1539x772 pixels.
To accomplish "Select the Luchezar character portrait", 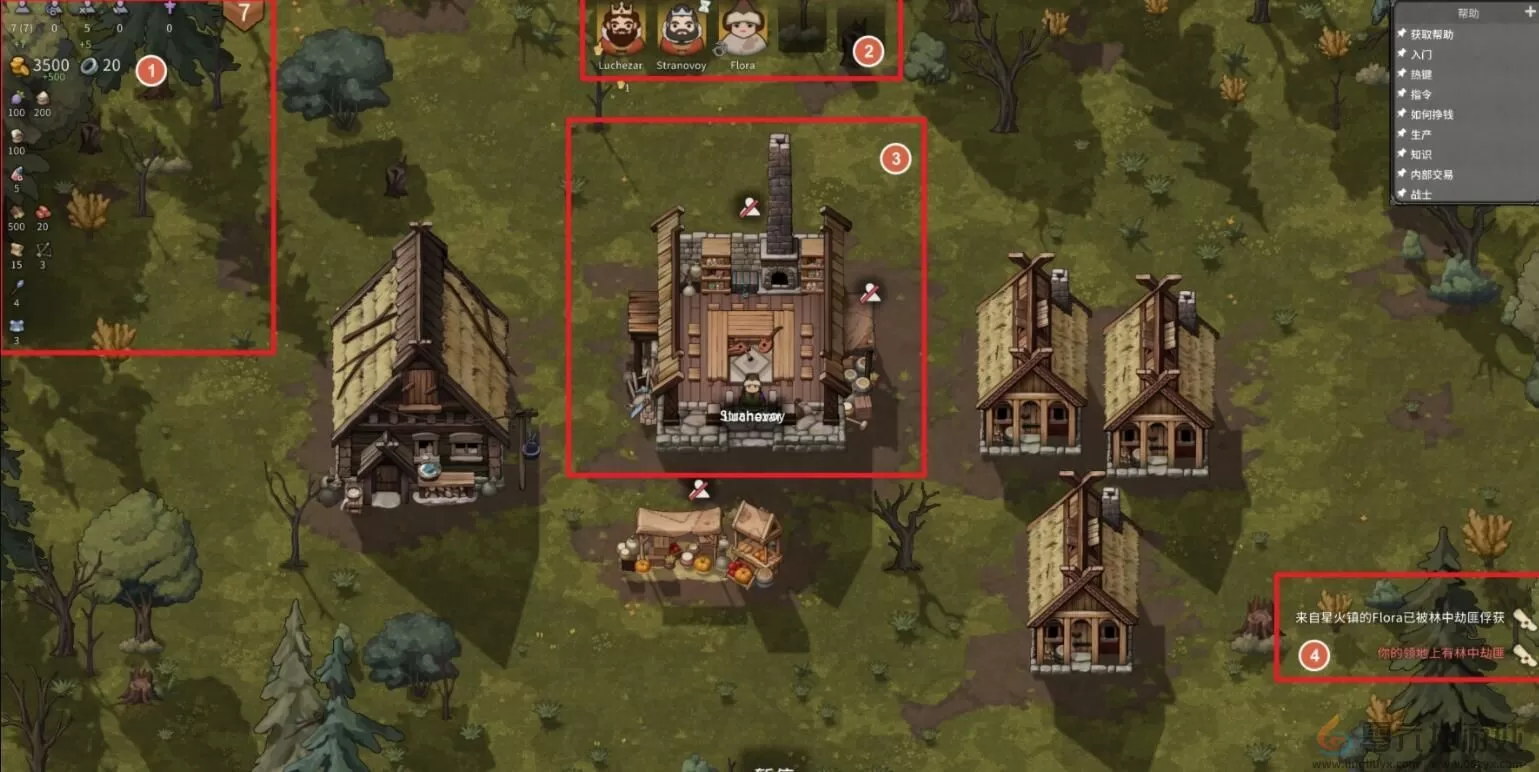I will (x=620, y=31).
